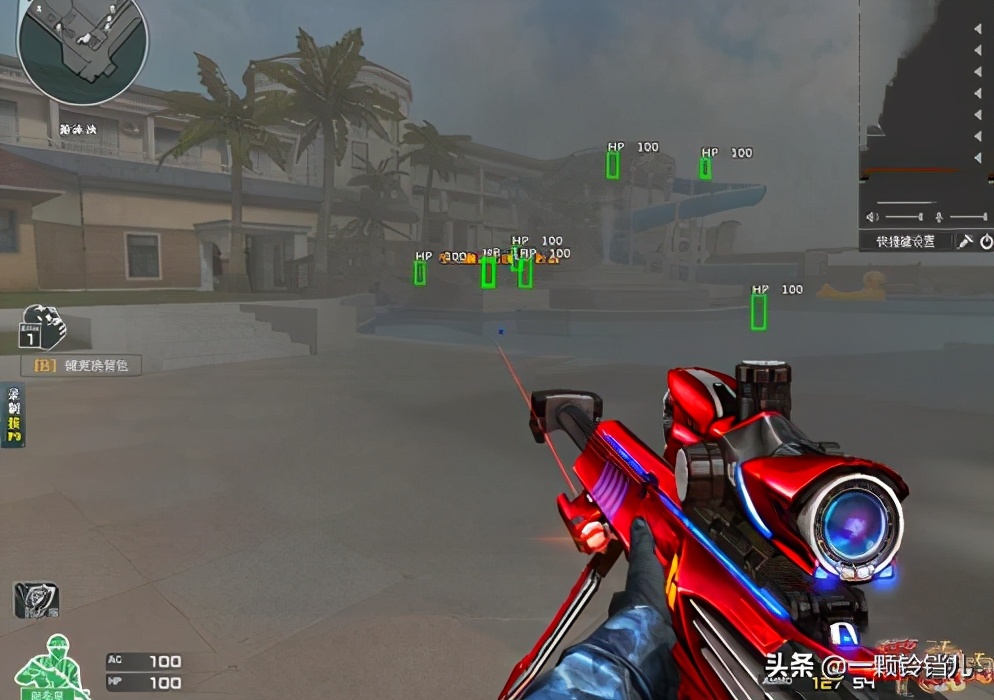Click the microphone icon in voice panel
The width and height of the screenshot is (994, 700).
(939, 217)
